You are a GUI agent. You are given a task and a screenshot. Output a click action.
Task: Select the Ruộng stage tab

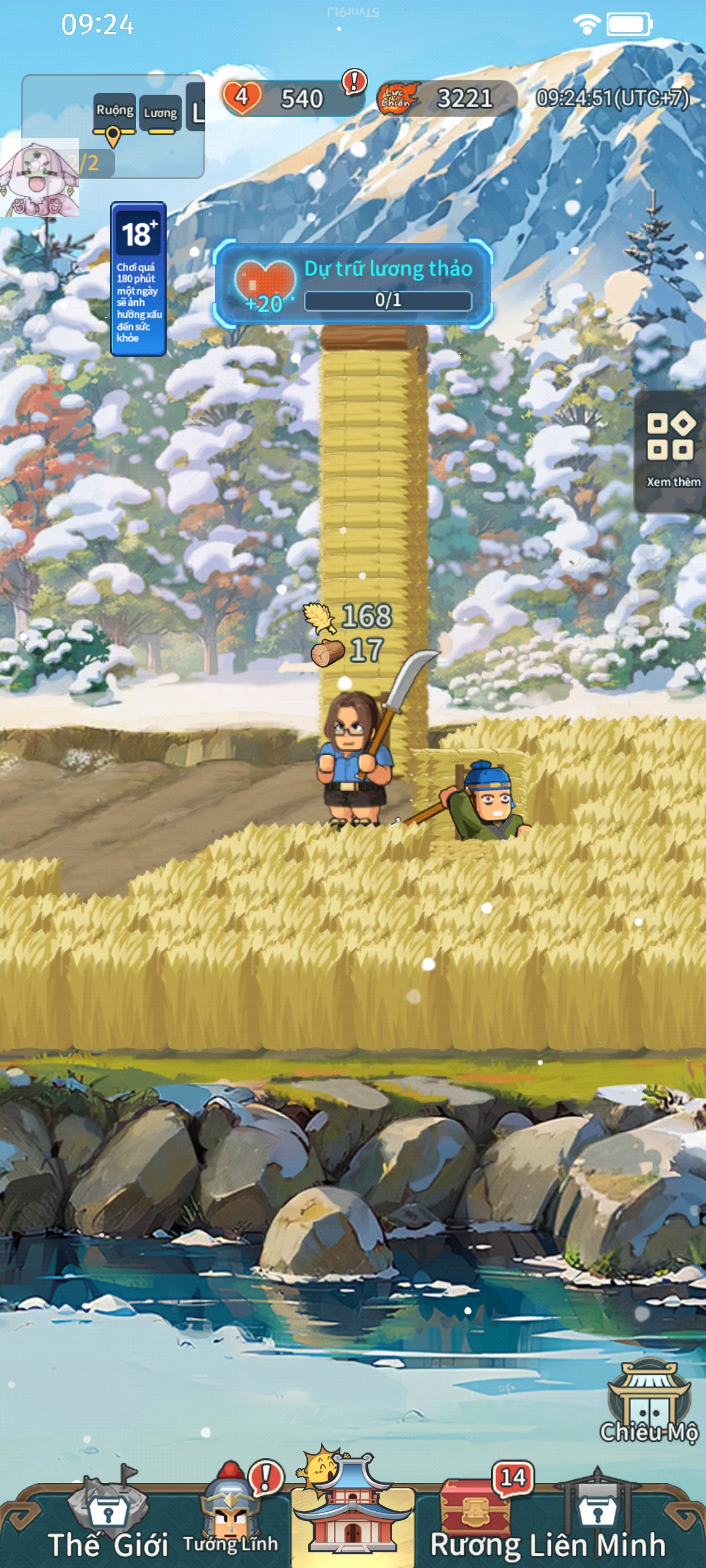pyautogui.click(x=114, y=112)
